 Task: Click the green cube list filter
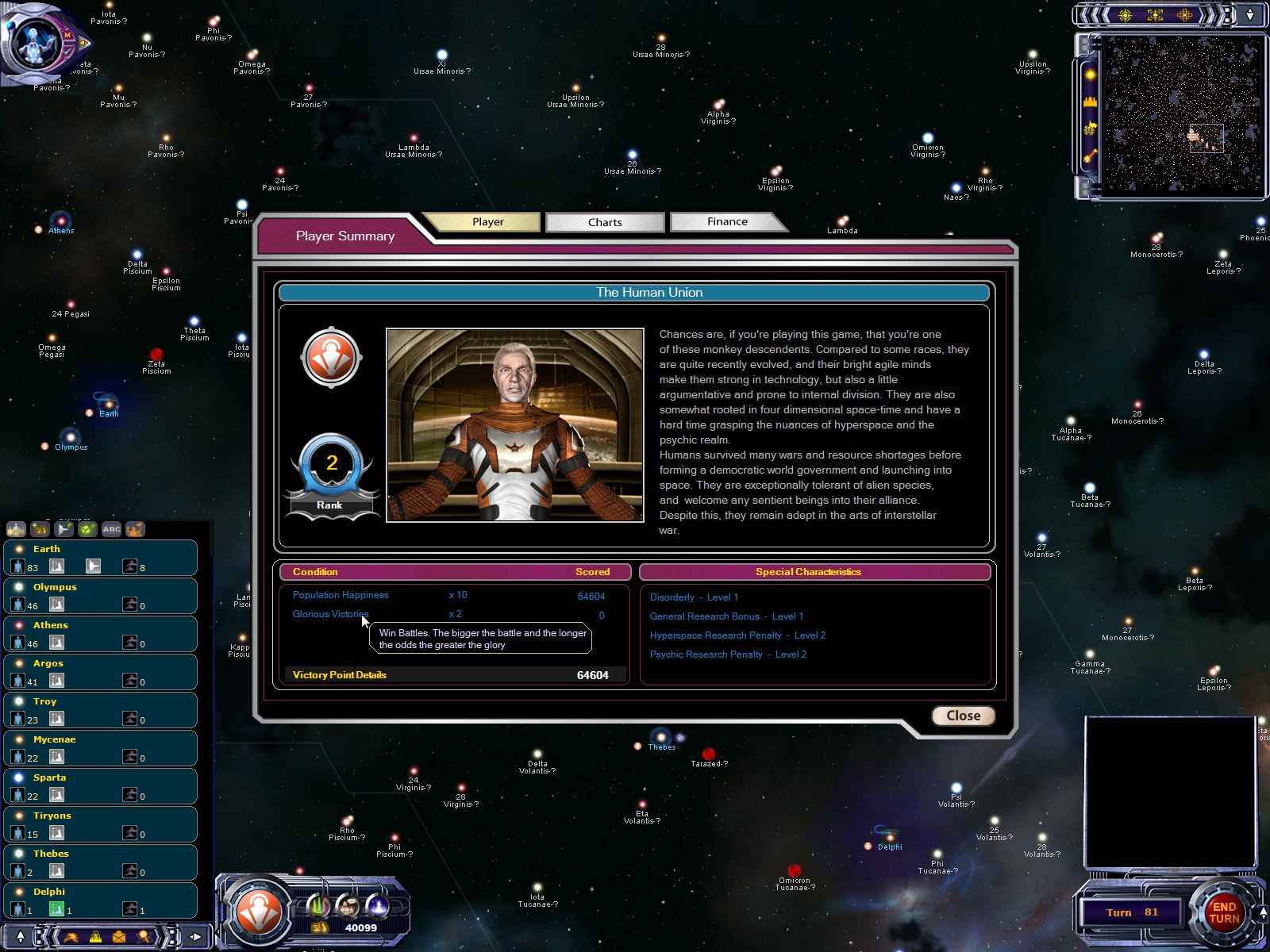pyautogui.click(x=87, y=529)
